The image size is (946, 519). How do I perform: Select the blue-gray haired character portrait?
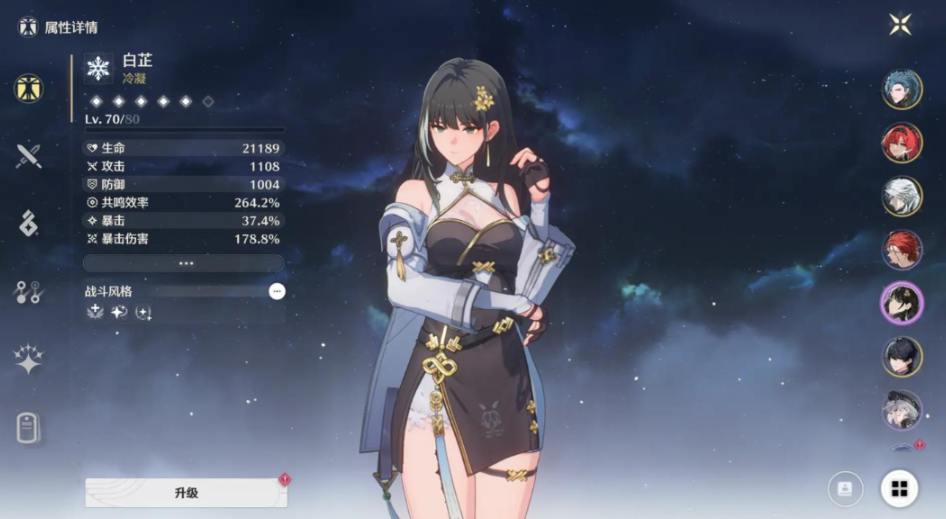tap(902, 90)
